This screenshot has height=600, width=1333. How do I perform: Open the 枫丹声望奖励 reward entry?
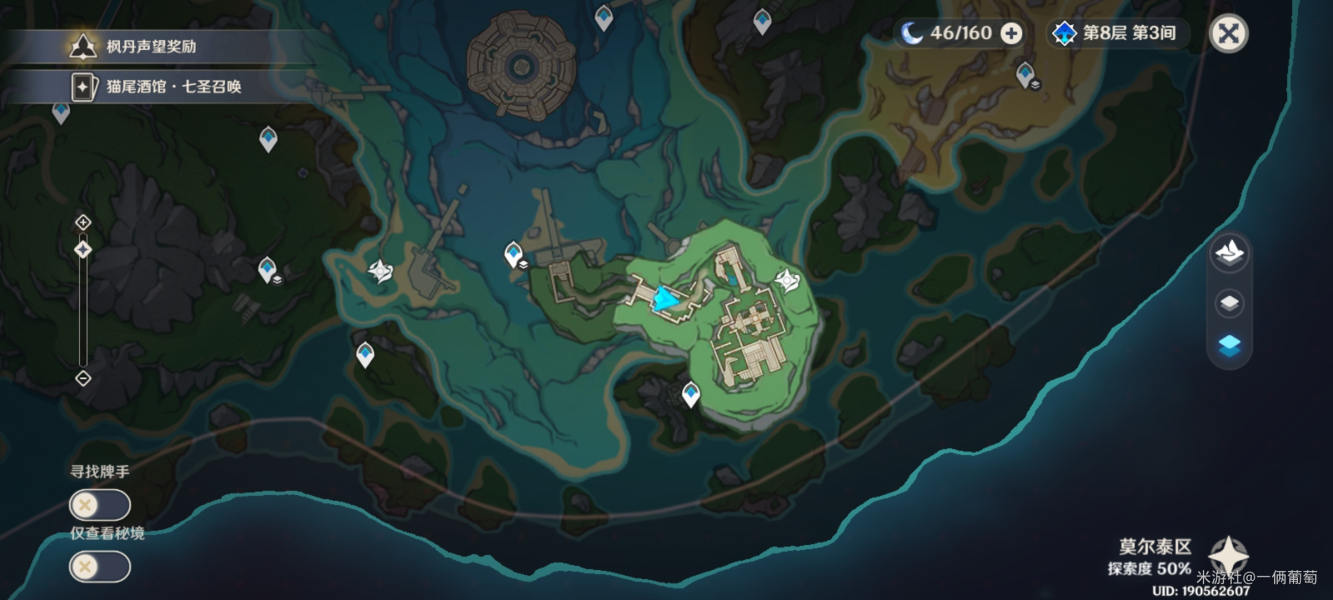tap(150, 46)
